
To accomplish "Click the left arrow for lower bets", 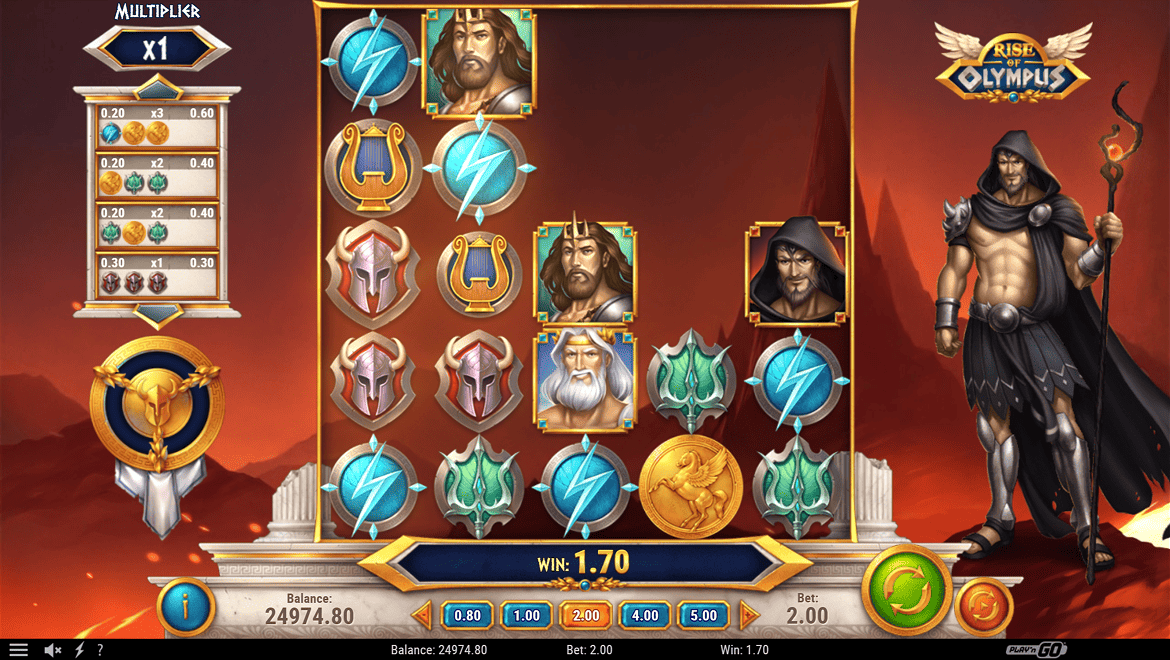I will coord(423,614).
